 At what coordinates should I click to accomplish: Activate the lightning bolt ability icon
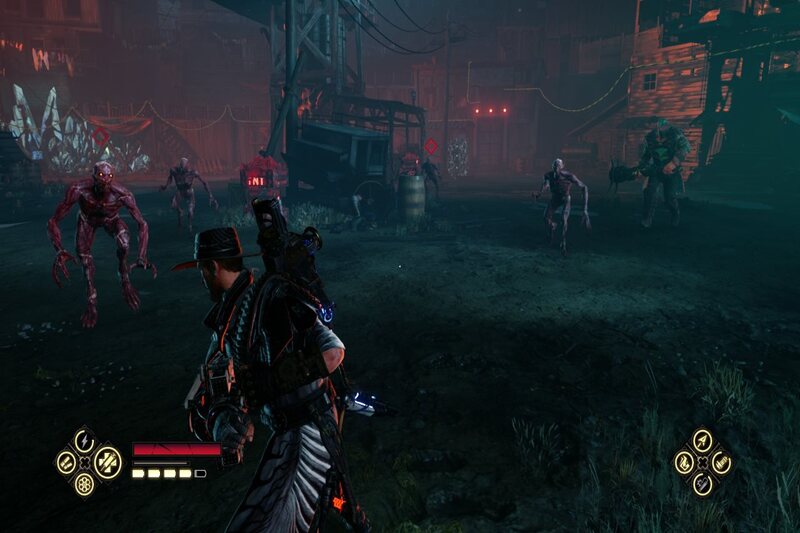click(85, 440)
